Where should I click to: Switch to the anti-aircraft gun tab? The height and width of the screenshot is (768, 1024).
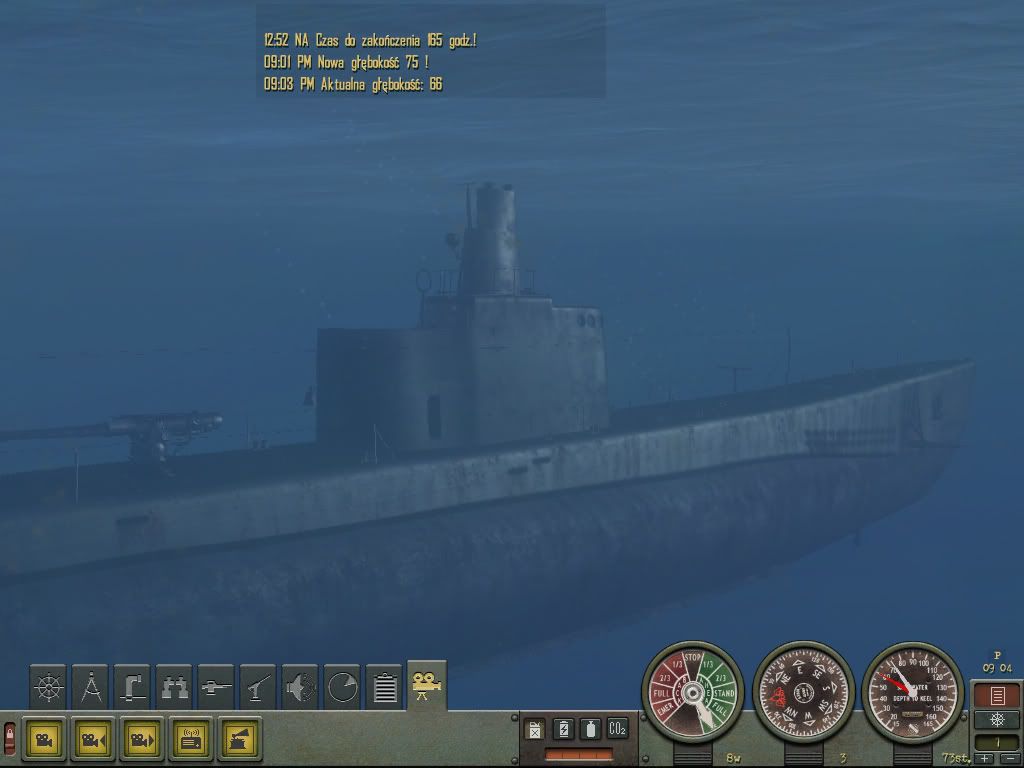tap(258, 686)
